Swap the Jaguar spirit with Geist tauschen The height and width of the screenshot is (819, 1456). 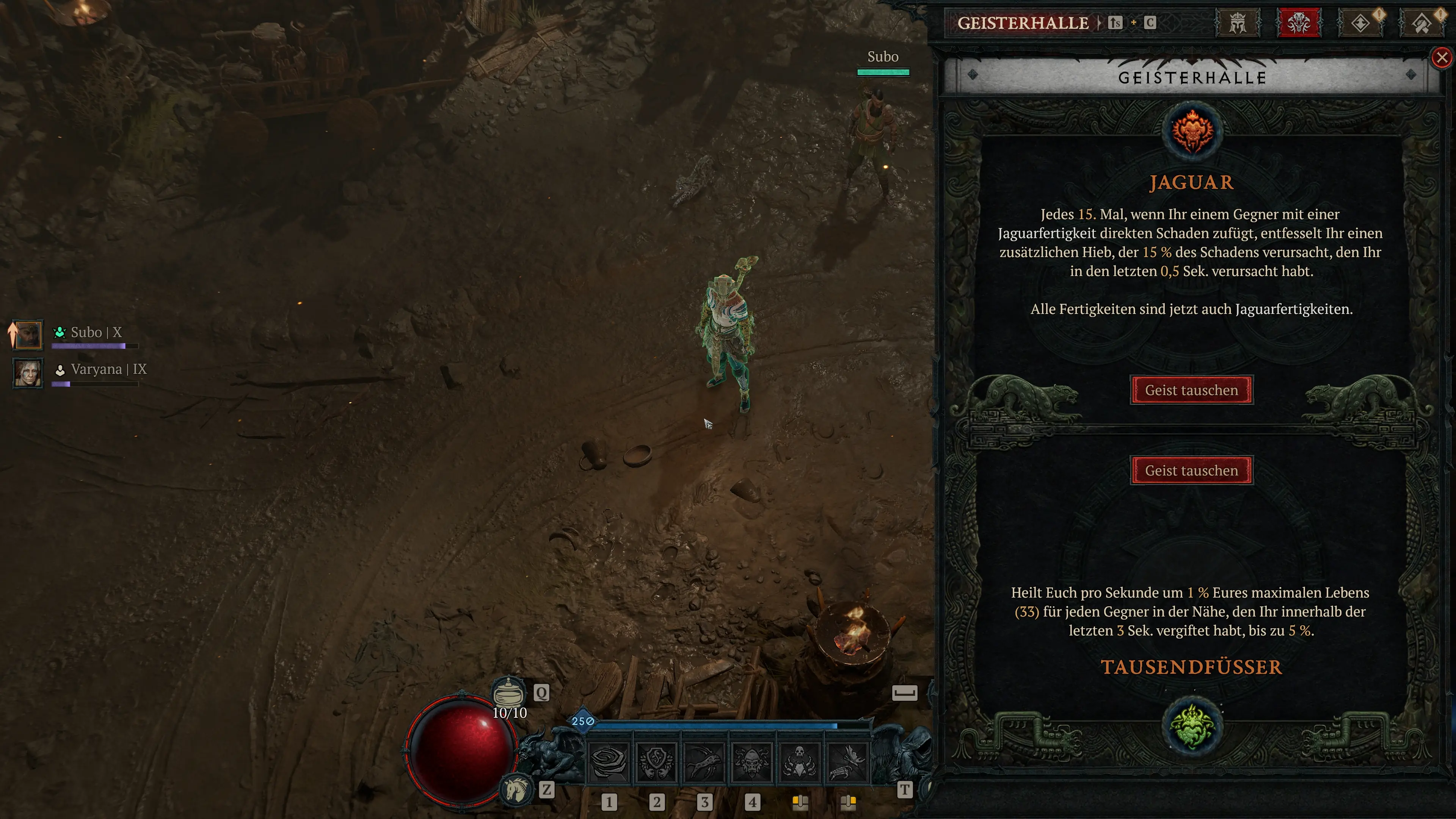1191,390
